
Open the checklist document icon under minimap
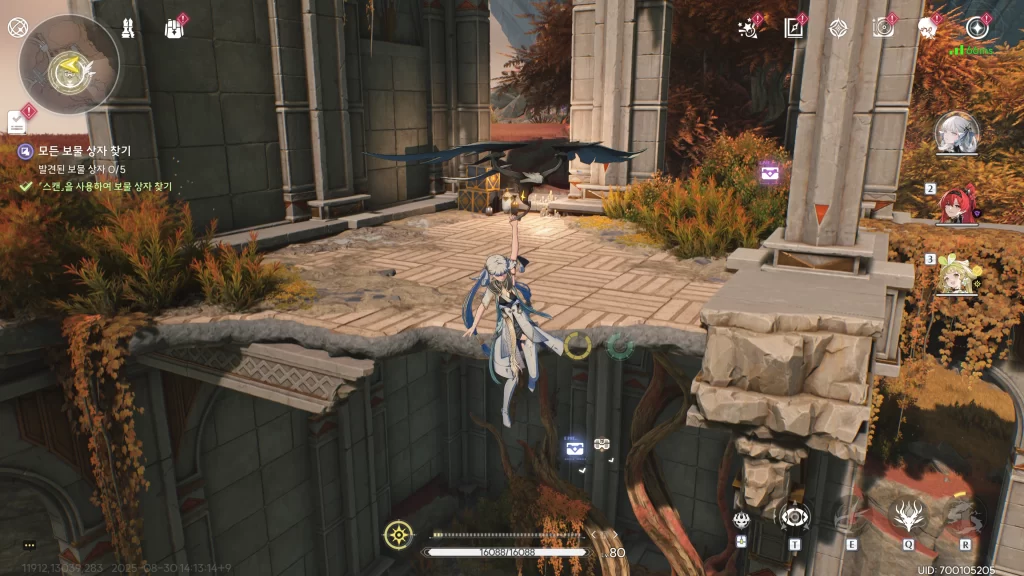tap(17, 121)
